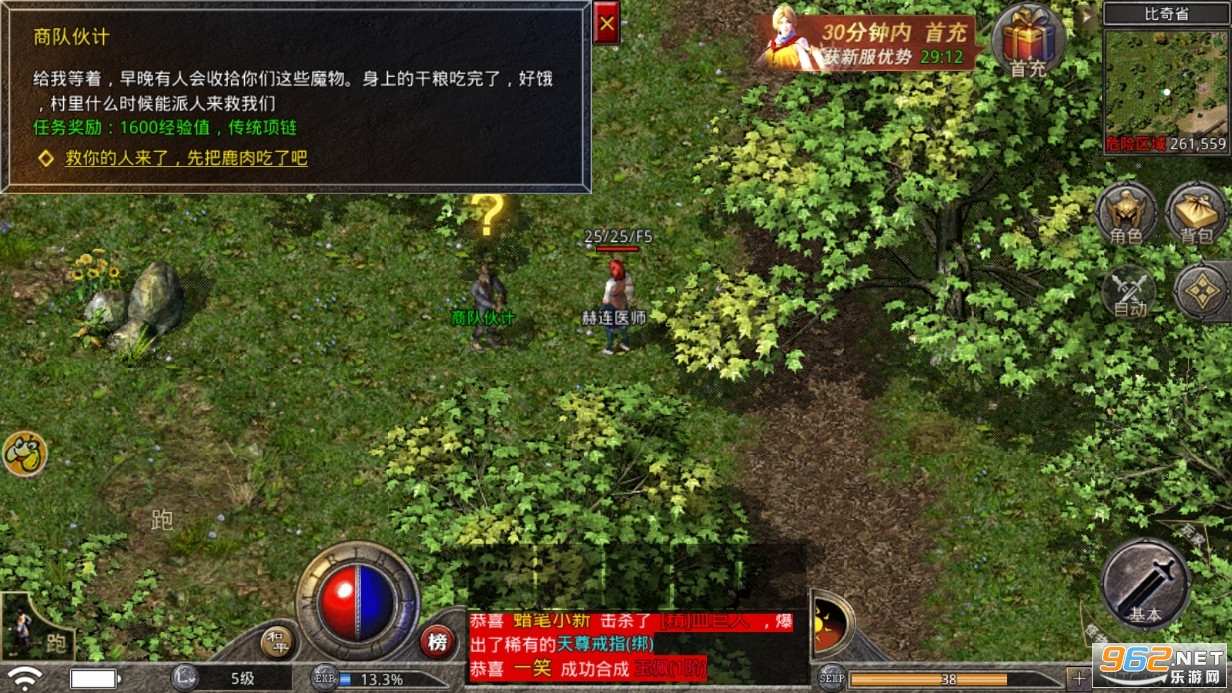Close the 商队伙计 dialogue with the red X
Screen dimensions: 1232x693
pyautogui.click(x=606, y=23)
